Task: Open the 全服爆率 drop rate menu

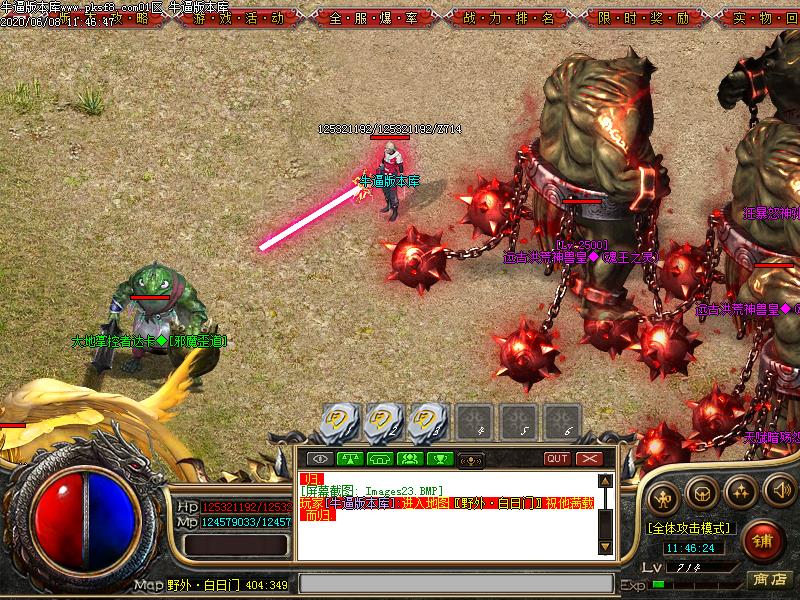Action: click(369, 17)
